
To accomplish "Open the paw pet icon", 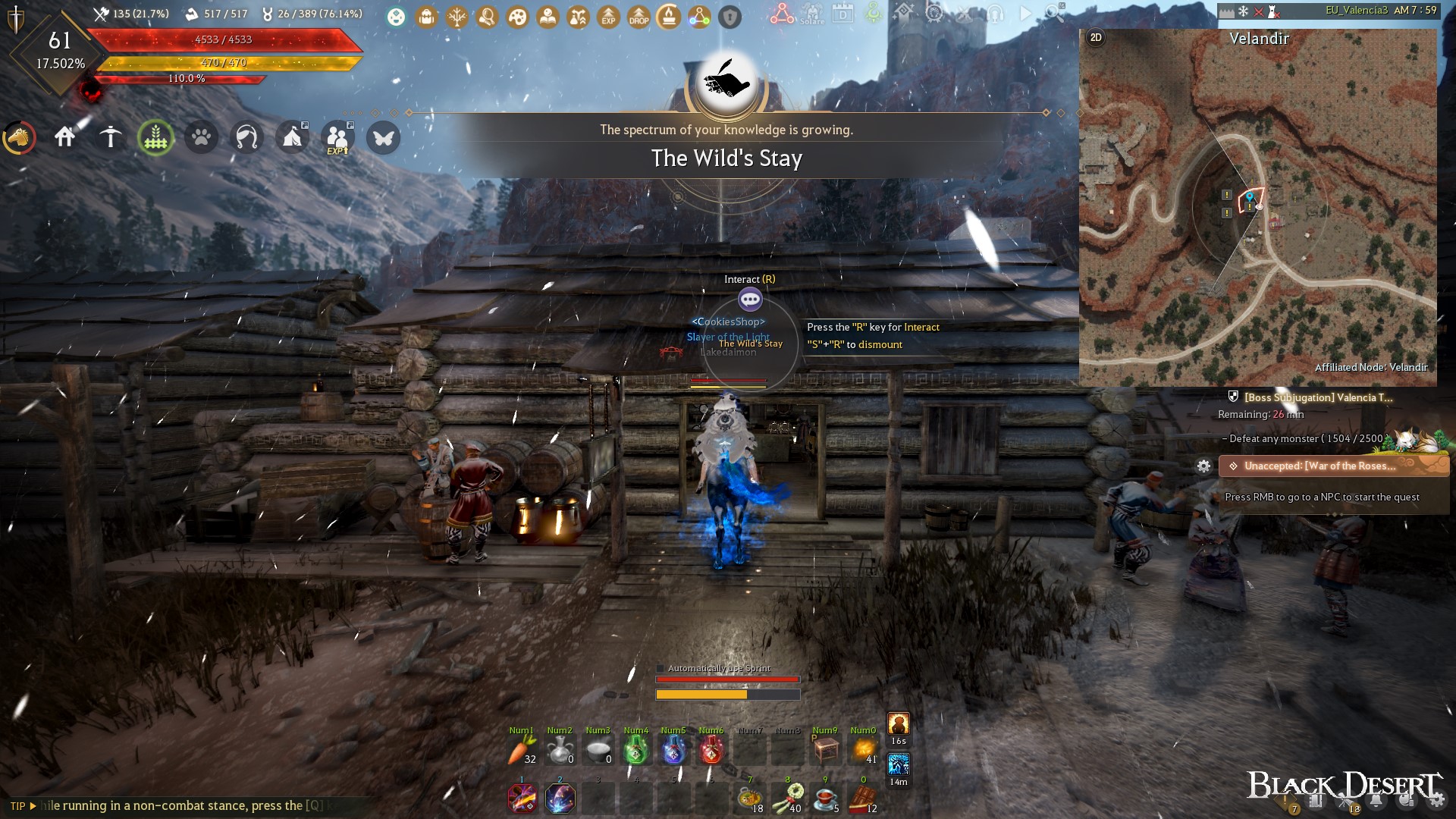I will click(x=201, y=138).
